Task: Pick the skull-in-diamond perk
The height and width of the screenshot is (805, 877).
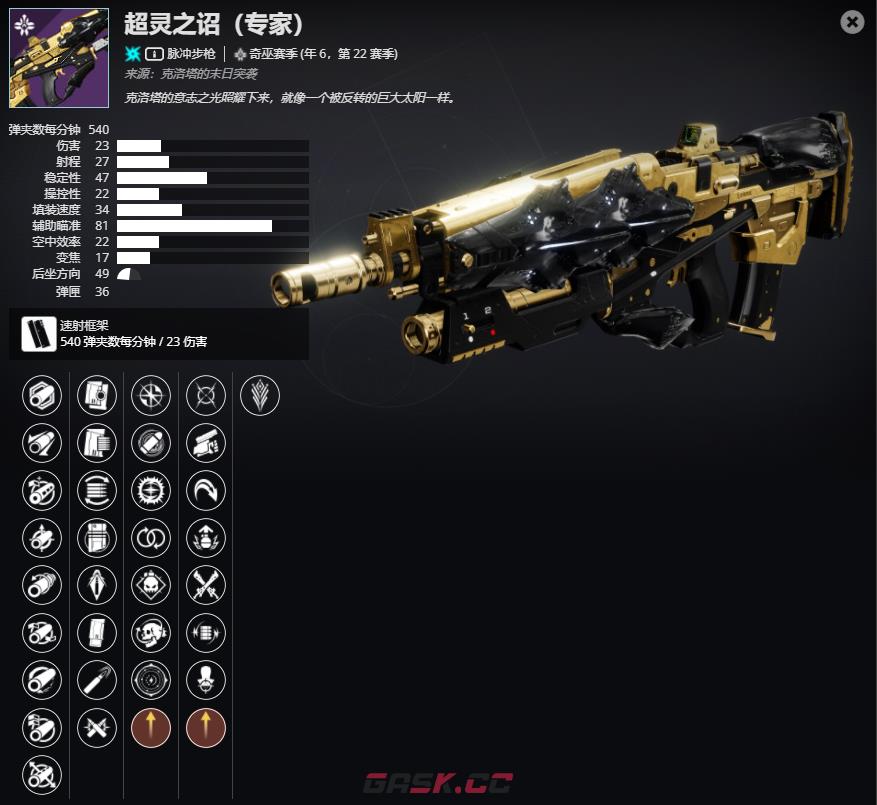Action: 151,585
